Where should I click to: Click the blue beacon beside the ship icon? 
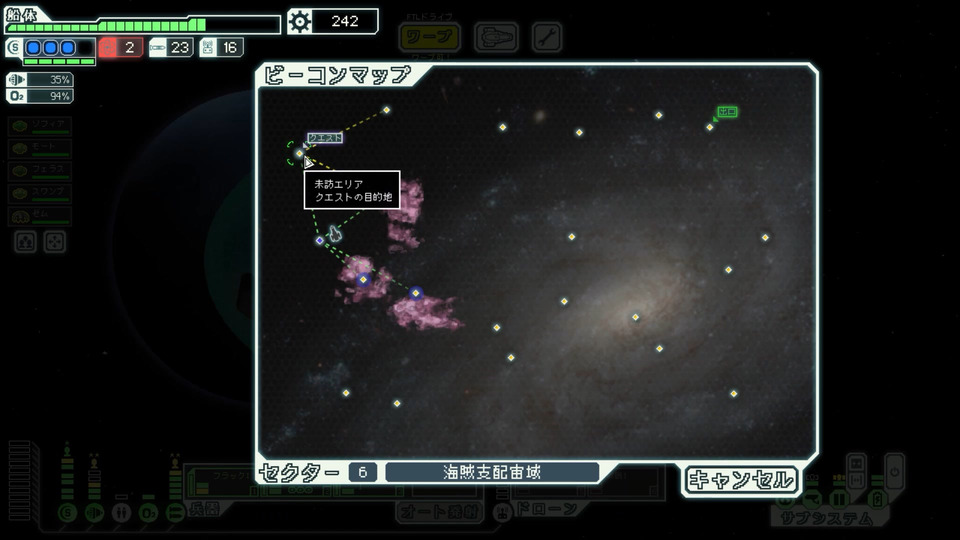[x=320, y=240]
